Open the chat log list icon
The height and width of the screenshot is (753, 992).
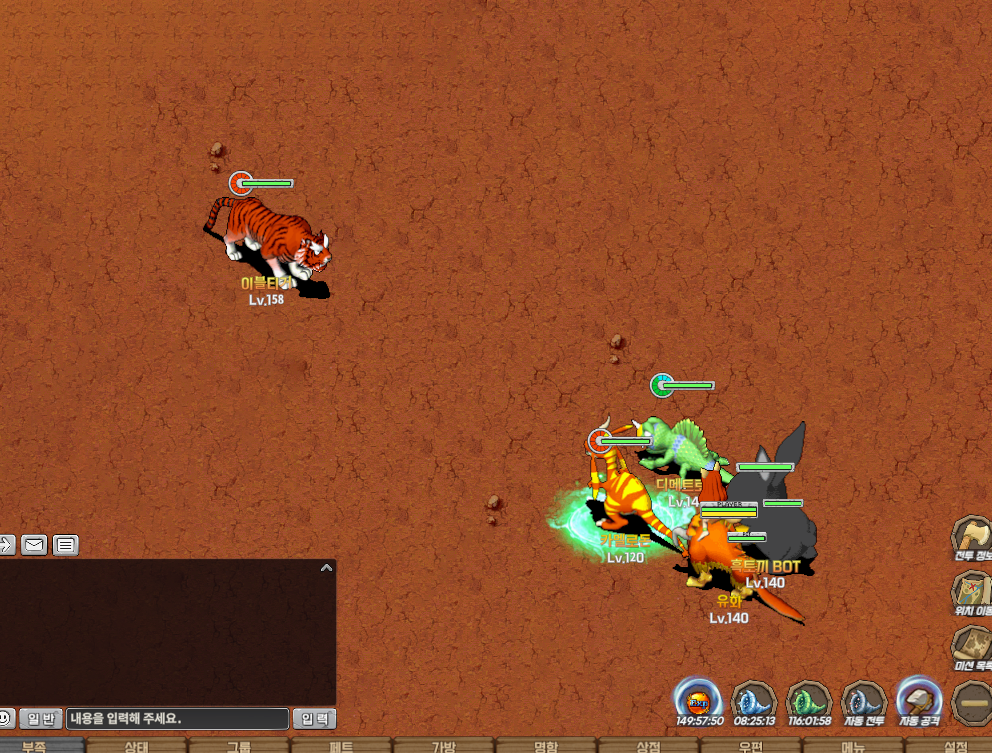[66, 545]
